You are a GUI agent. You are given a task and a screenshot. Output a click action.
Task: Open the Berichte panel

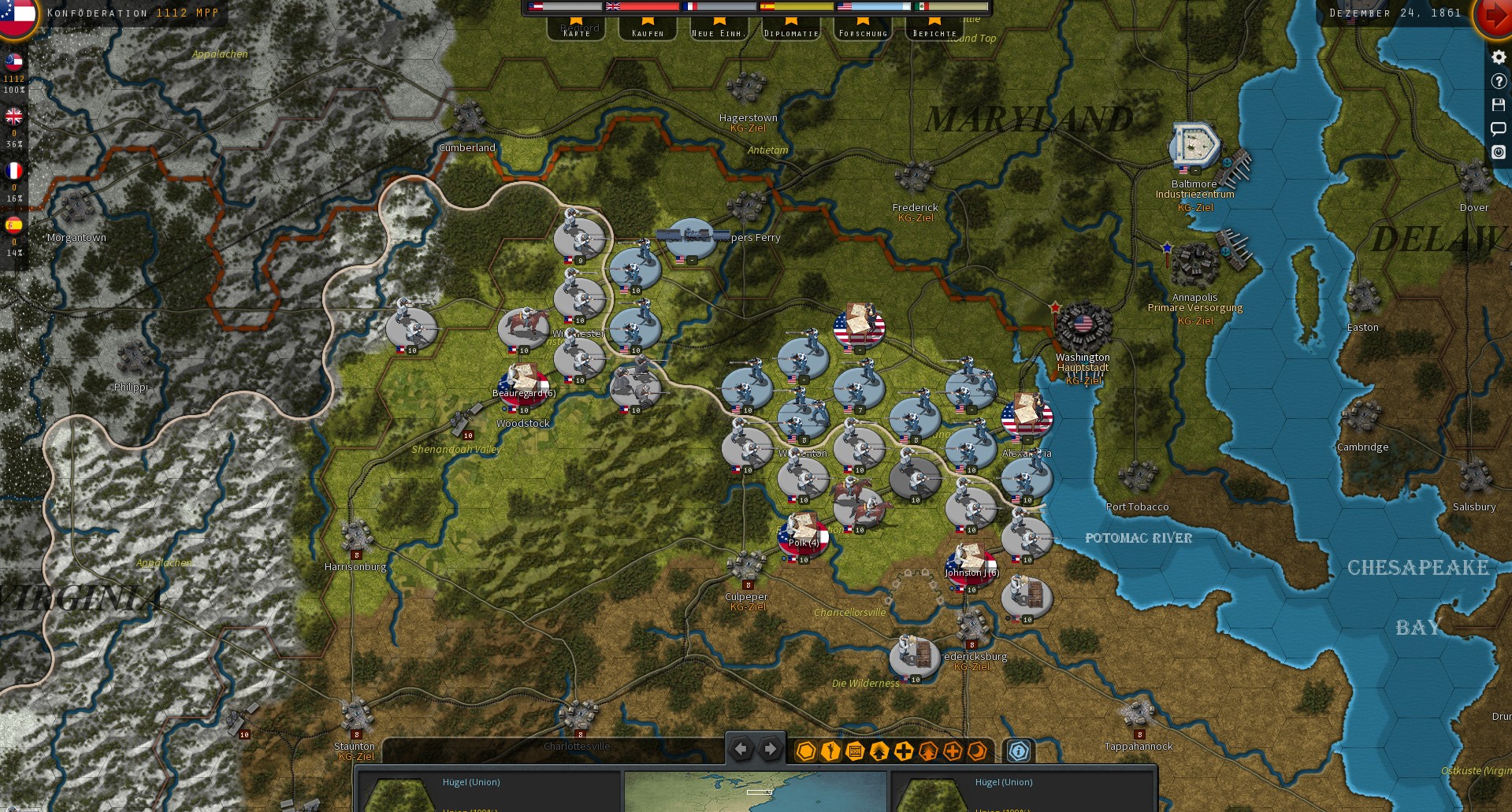click(934, 33)
